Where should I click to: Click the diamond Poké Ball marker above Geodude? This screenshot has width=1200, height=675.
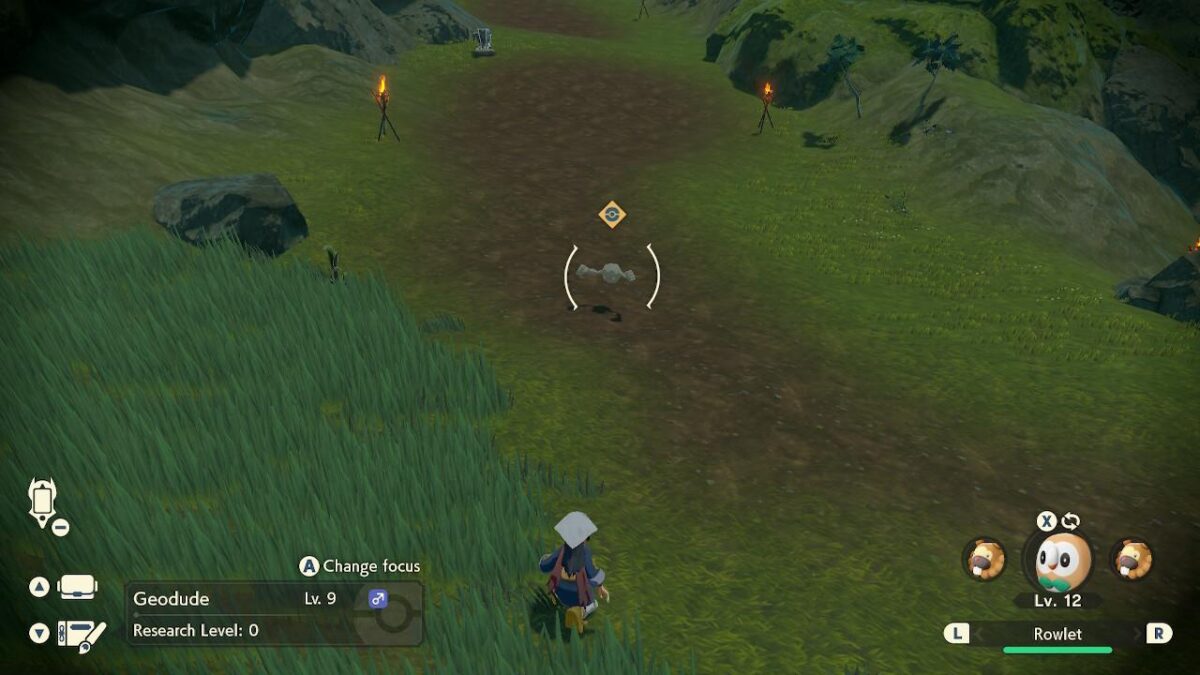[x=612, y=214]
